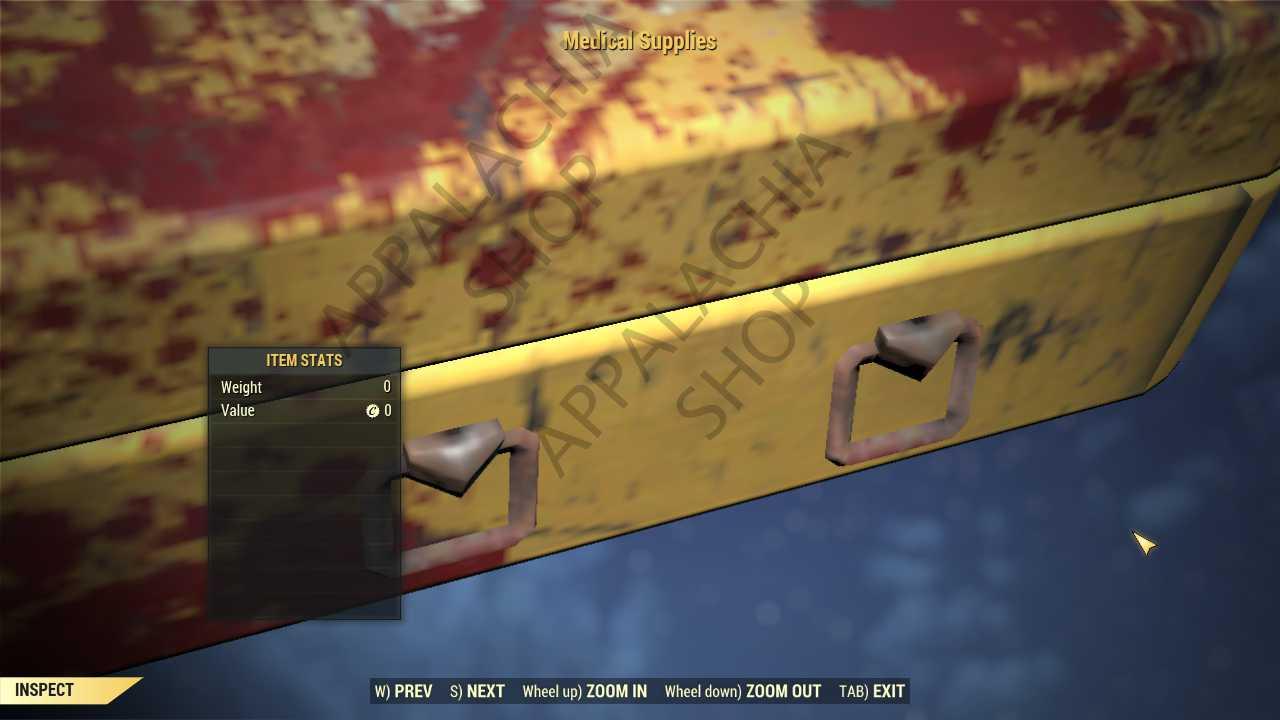The image size is (1280, 720).
Task: Select the right metal latch on the toolbox
Action: tap(900, 390)
